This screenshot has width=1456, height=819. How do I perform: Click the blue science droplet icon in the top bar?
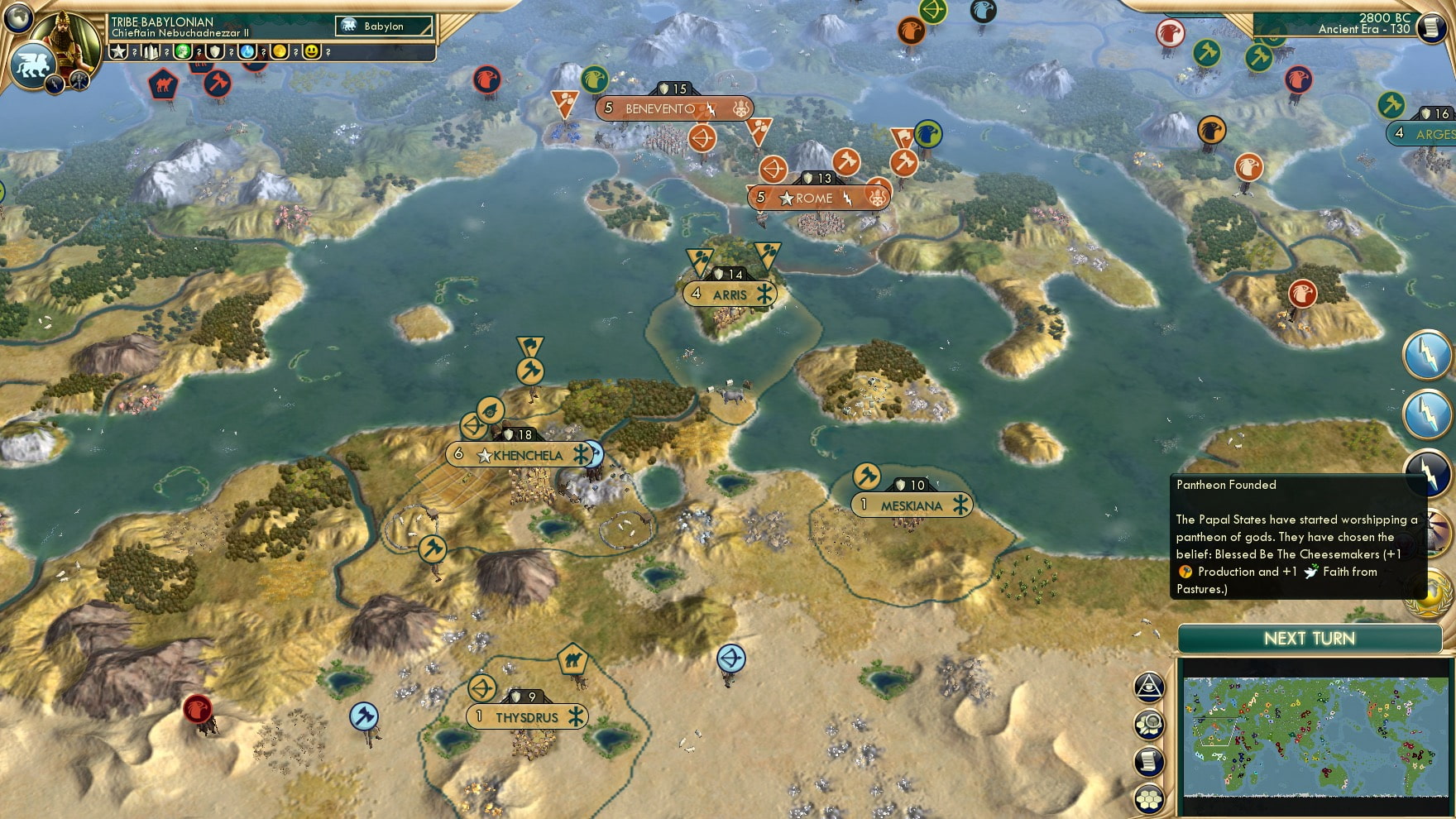(x=248, y=51)
